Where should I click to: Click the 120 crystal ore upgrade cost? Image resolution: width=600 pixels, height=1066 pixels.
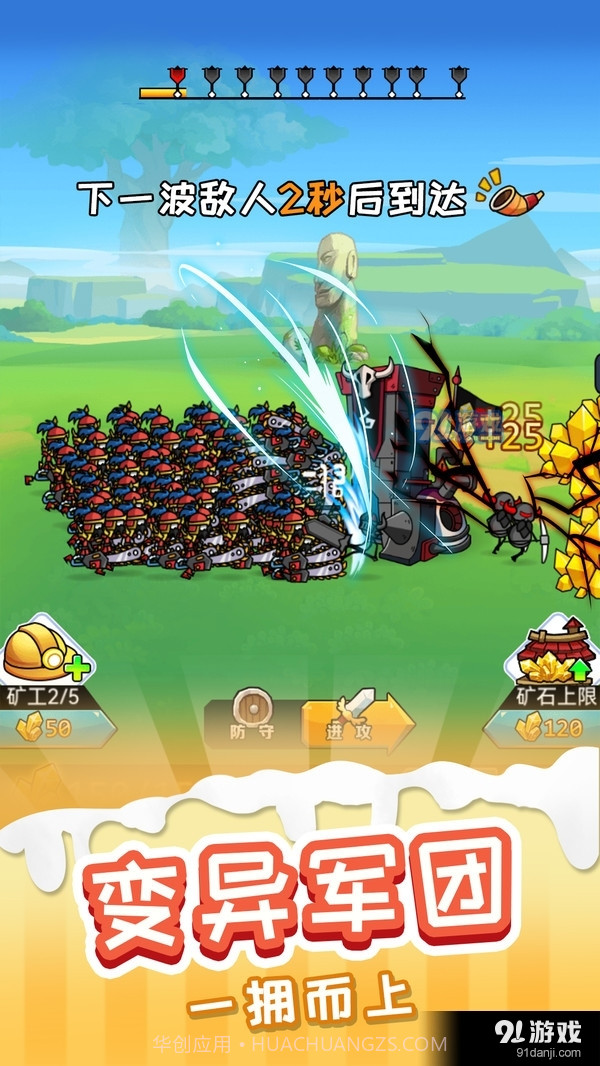[x=552, y=728]
